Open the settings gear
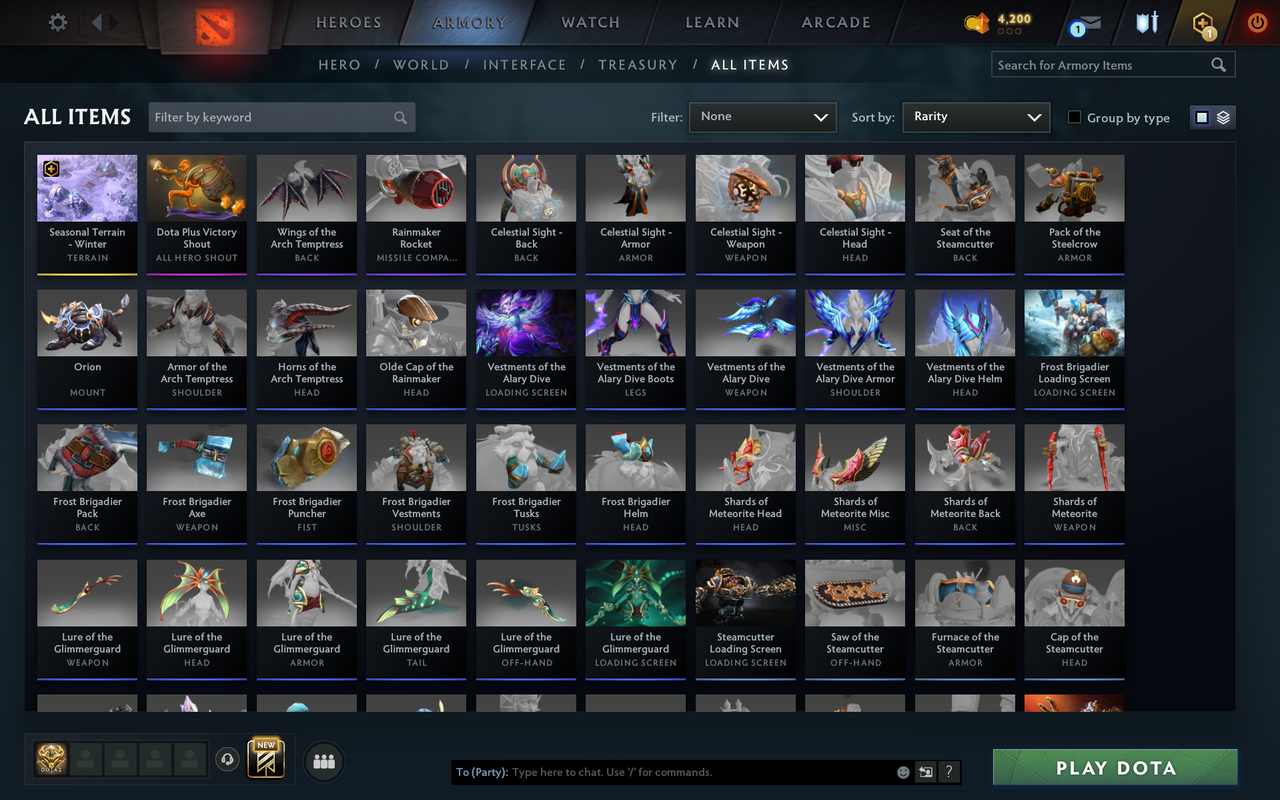Image resolution: width=1280 pixels, height=800 pixels. point(57,22)
